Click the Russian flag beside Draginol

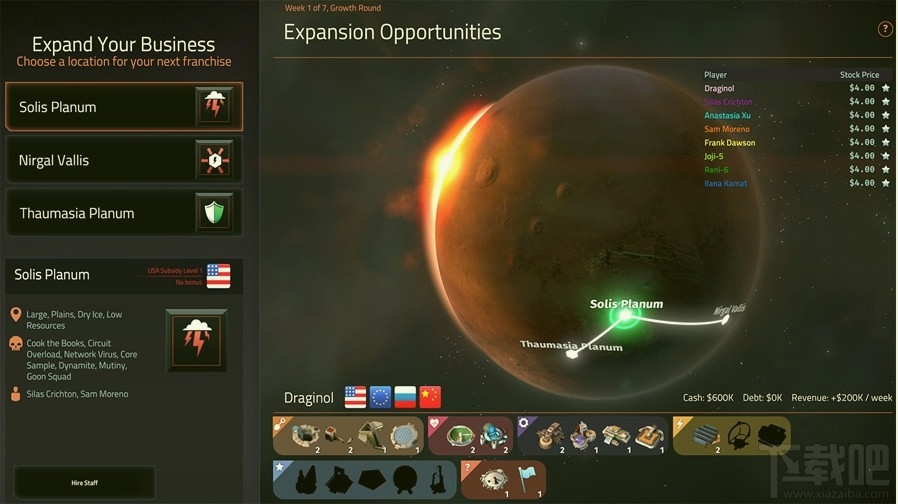coord(405,397)
